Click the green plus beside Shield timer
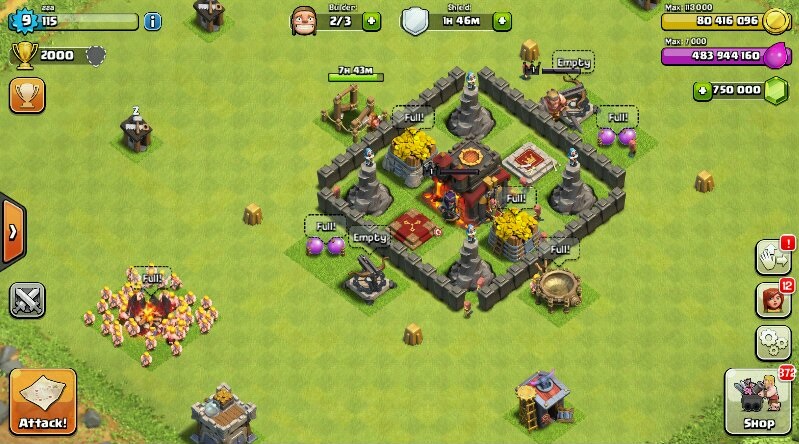Viewport: 799px width, 444px height. coord(502,20)
